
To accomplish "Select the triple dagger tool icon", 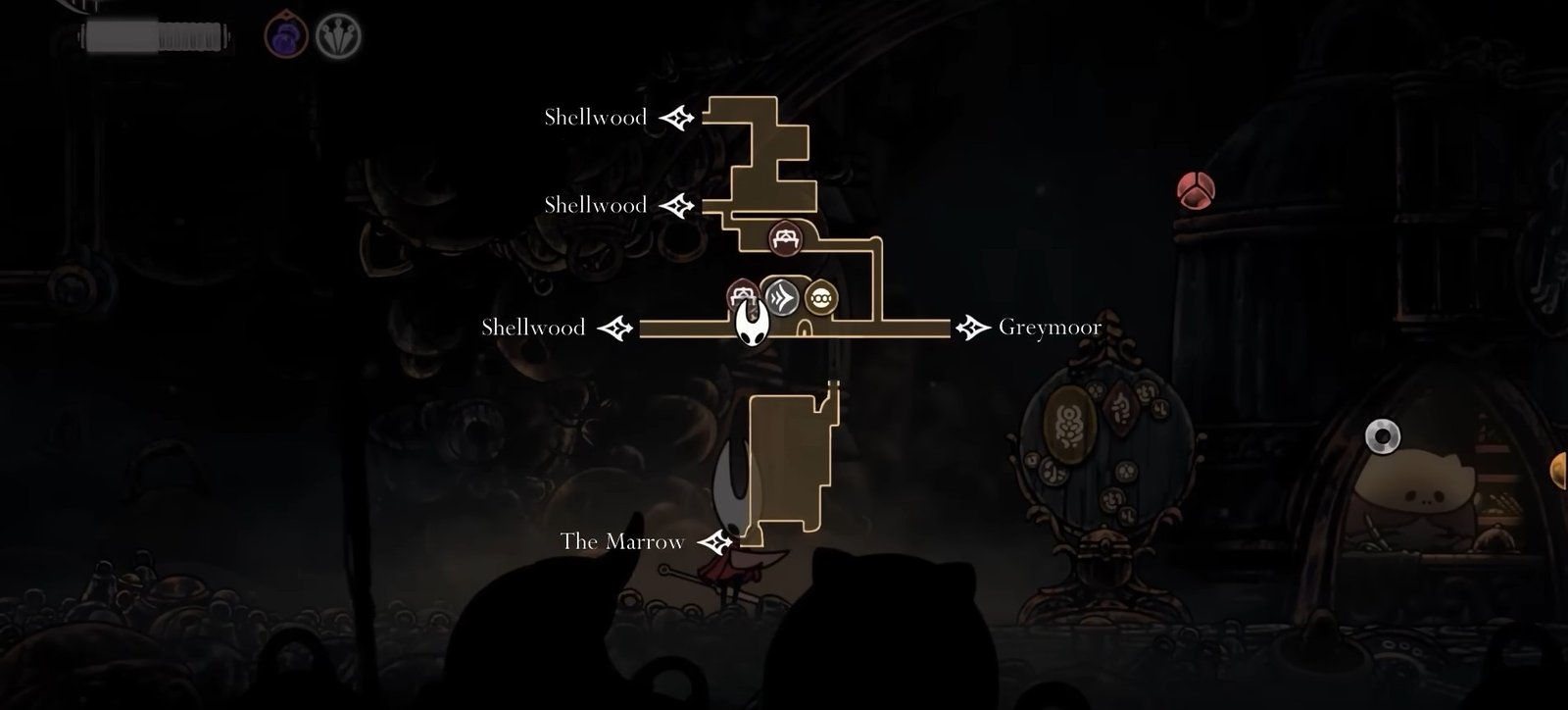I will [339, 37].
